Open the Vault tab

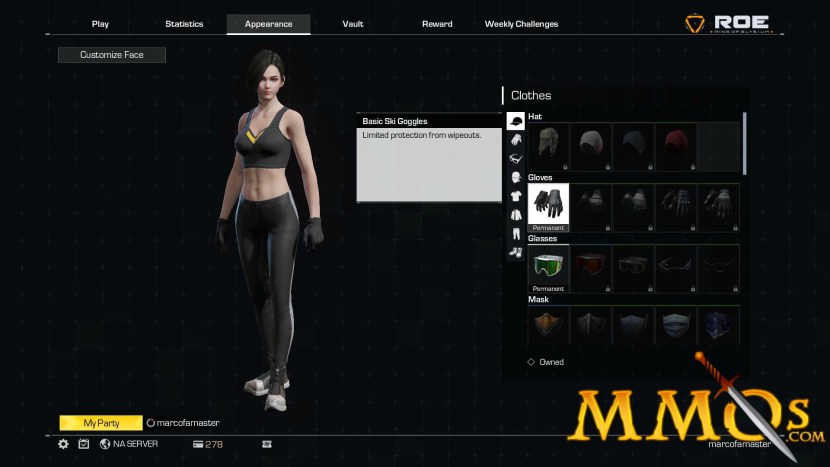point(353,24)
